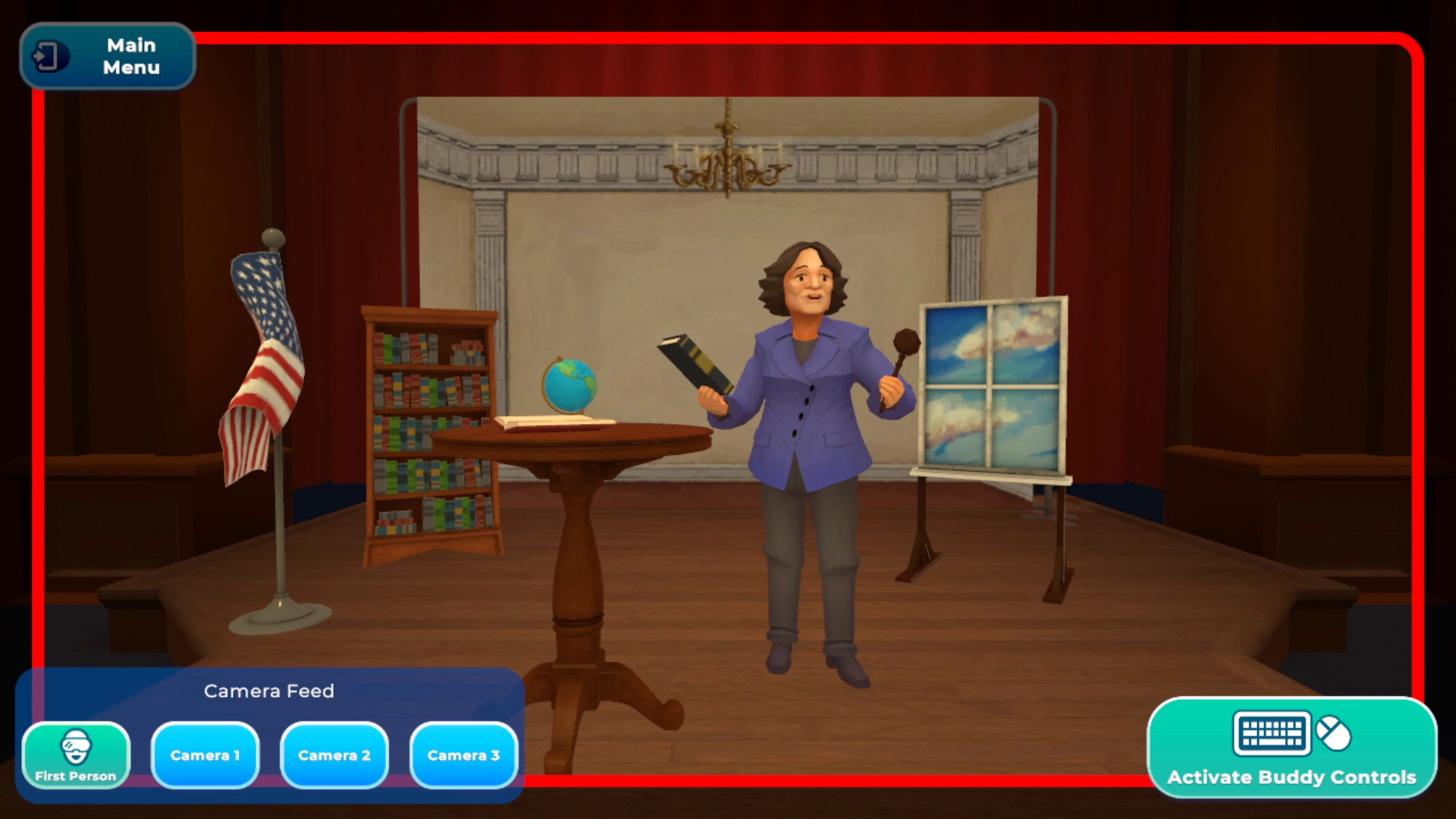The height and width of the screenshot is (819, 1456).
Task: Click the globe on the round table
Action: coord(571,387)
